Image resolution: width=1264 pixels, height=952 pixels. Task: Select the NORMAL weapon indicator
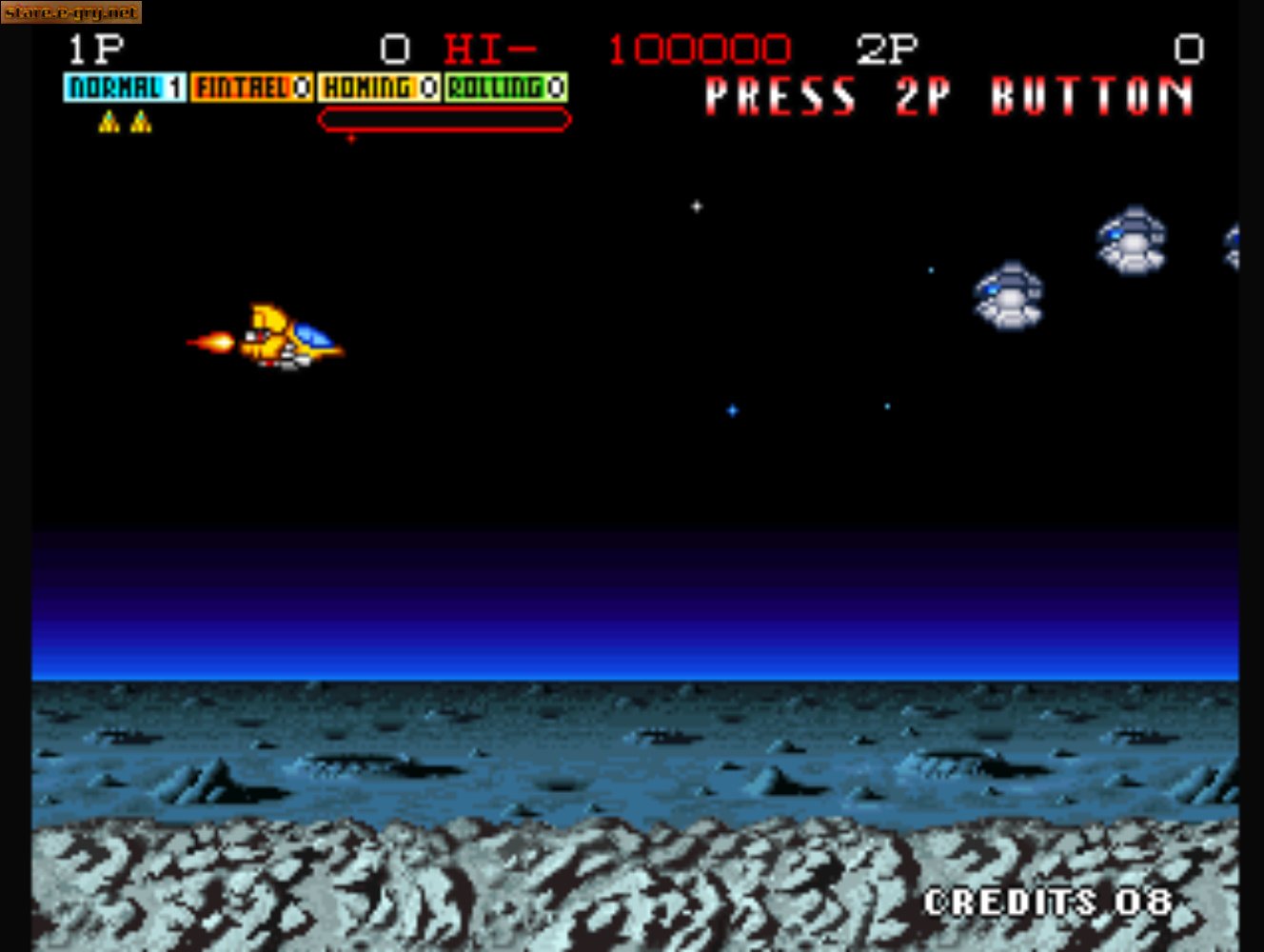click(x=125, y=88)
